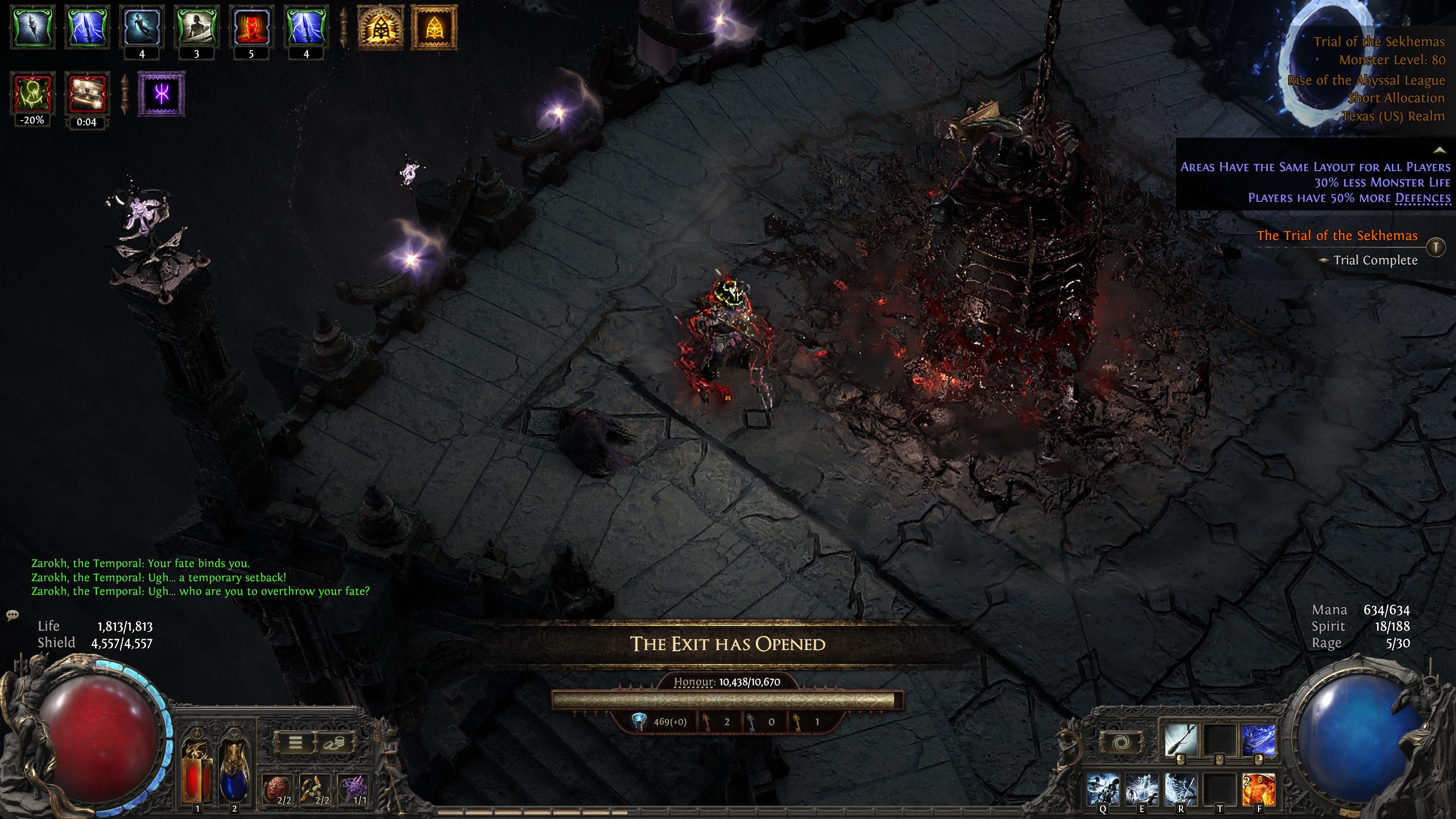Activate the skill bound to Q
1456x819 pixels.
coord(1103,789)
